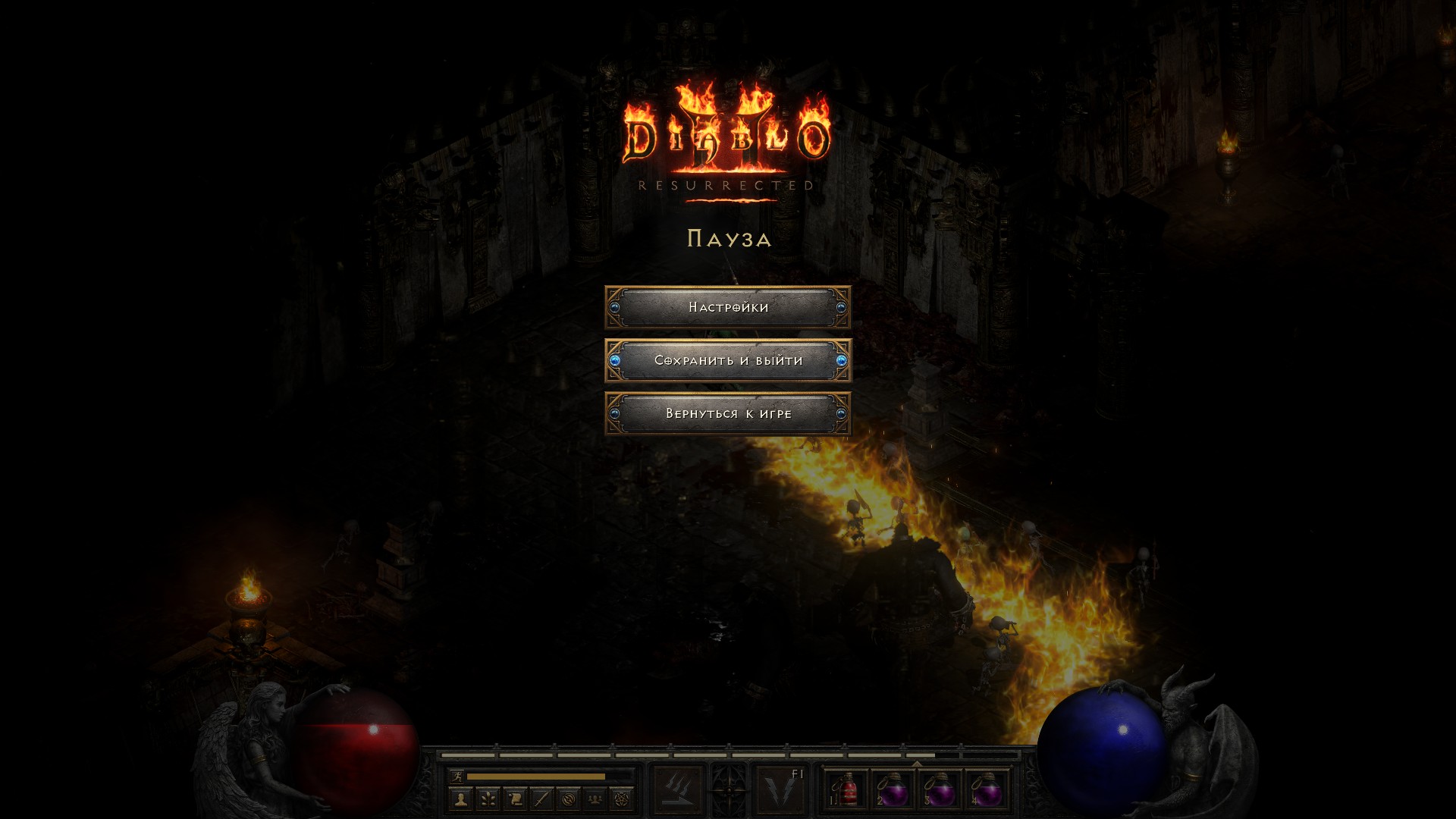Use the purple potion in belt slot 4

987,789
